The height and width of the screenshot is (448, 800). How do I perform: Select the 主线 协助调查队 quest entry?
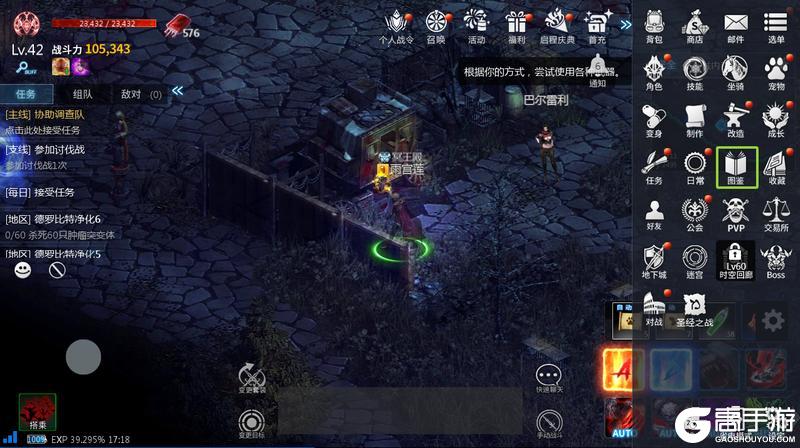[x=60, y=122]
